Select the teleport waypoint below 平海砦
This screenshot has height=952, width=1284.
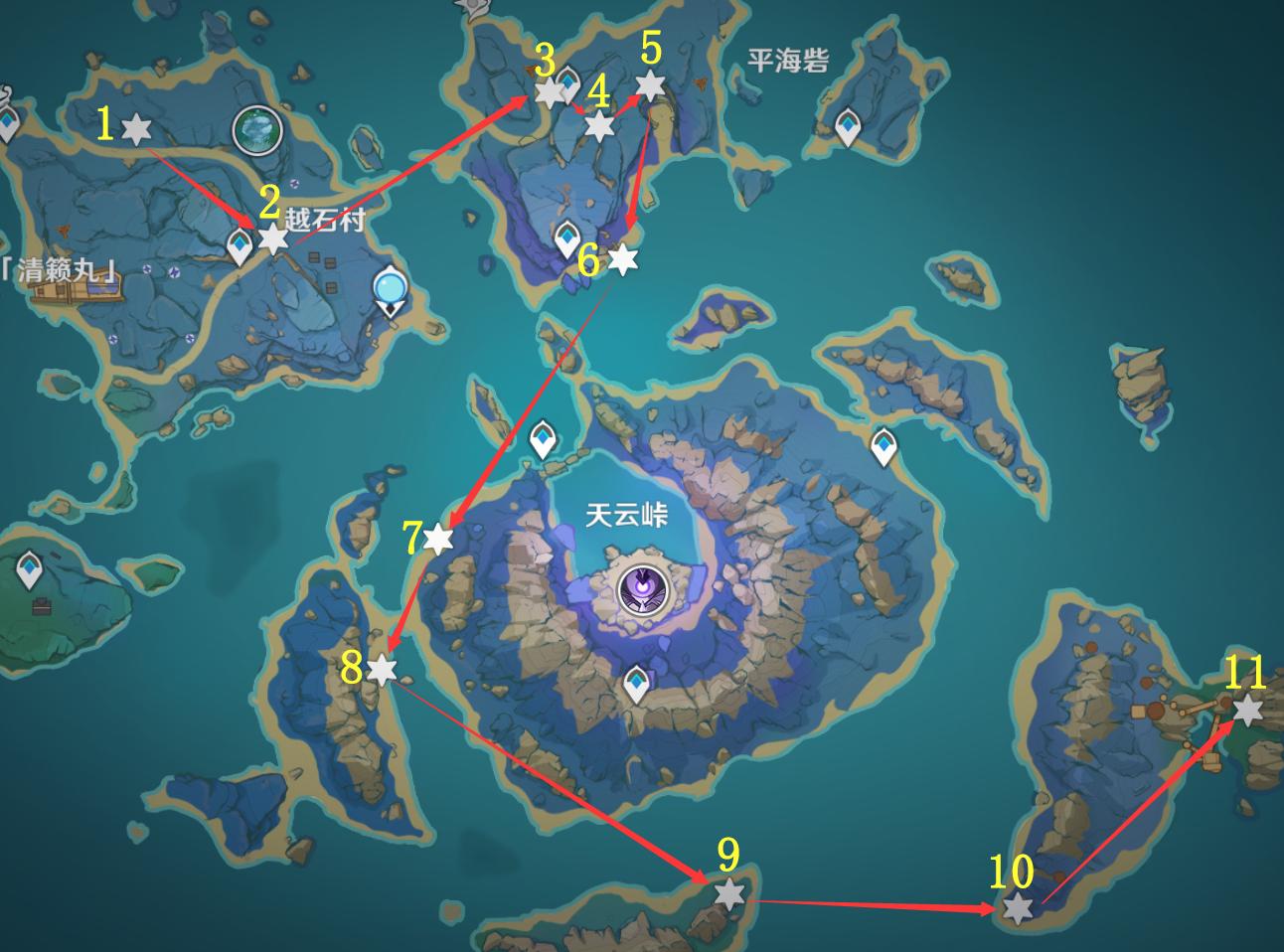(x=847, y=126)
